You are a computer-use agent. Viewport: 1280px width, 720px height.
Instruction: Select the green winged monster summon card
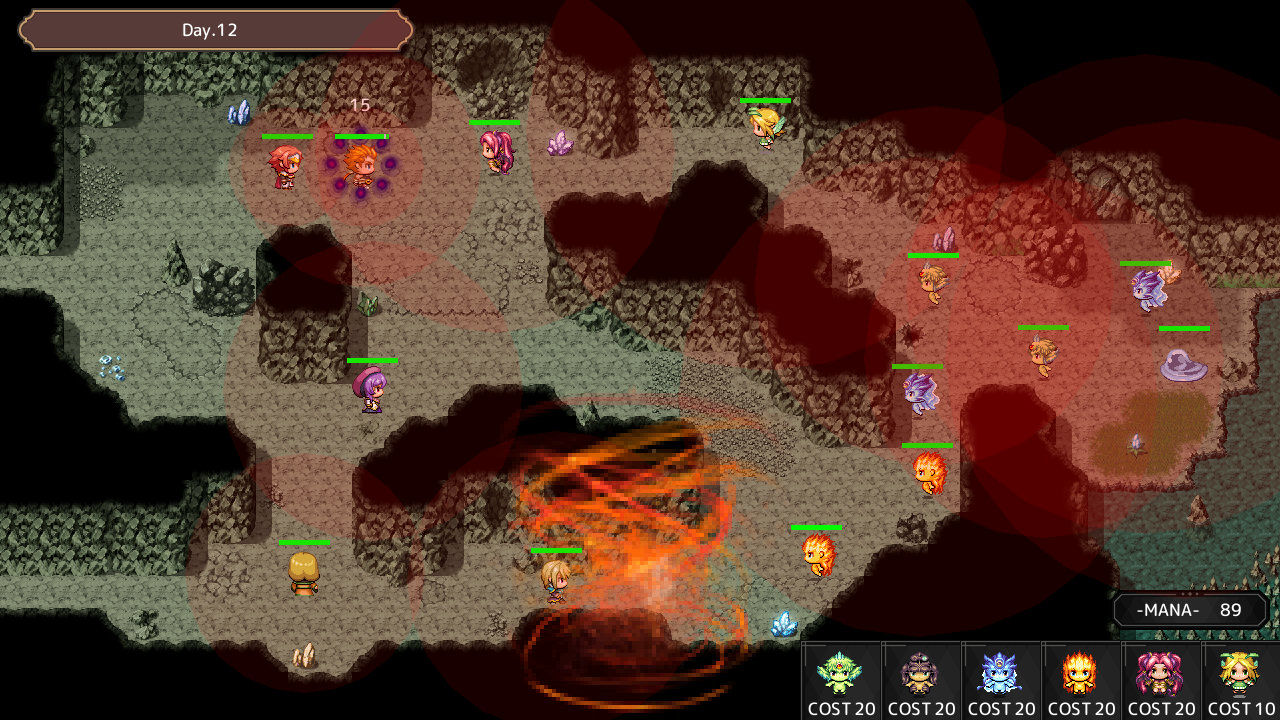coord(840,680)
